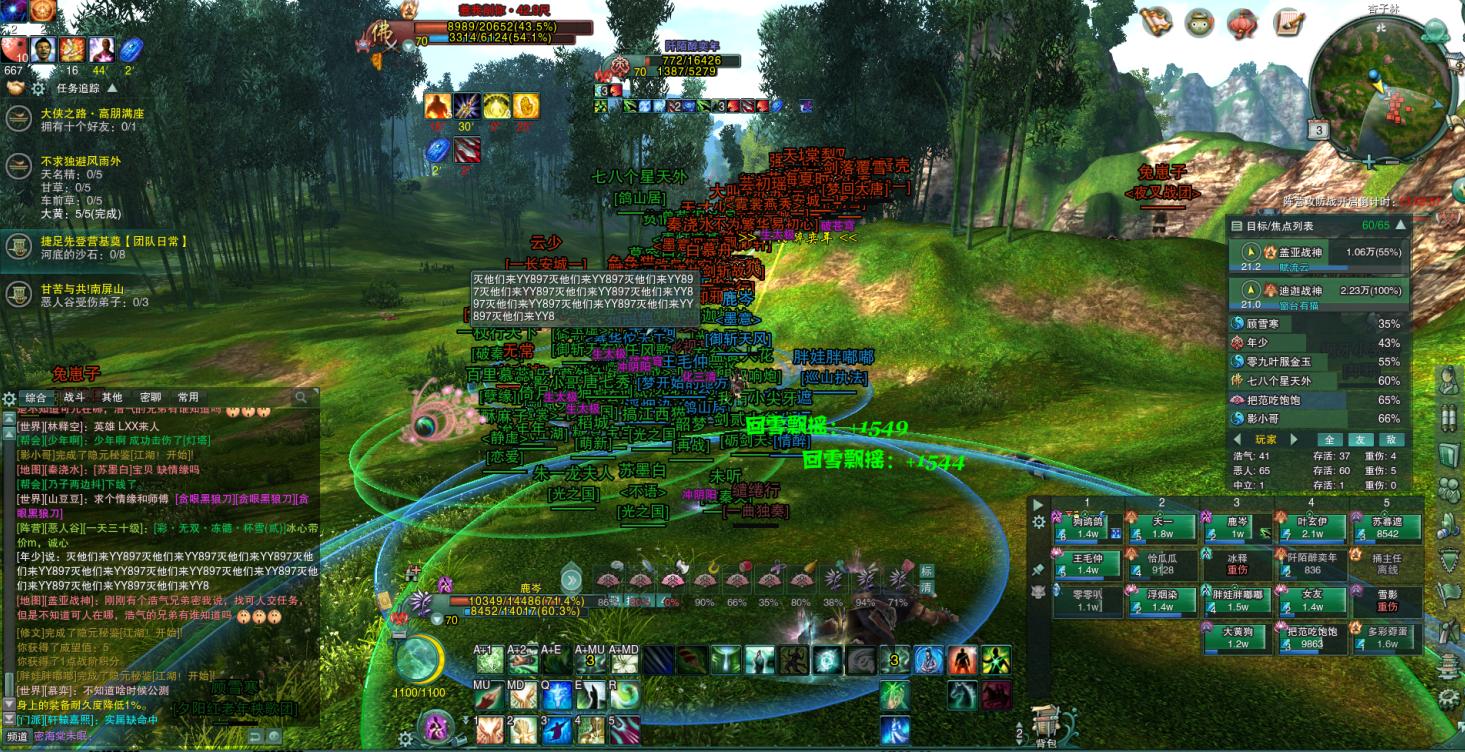This screenshot has width=1465, height=752.
Task: Click the 标 mark button
Action: pos(926,571)
